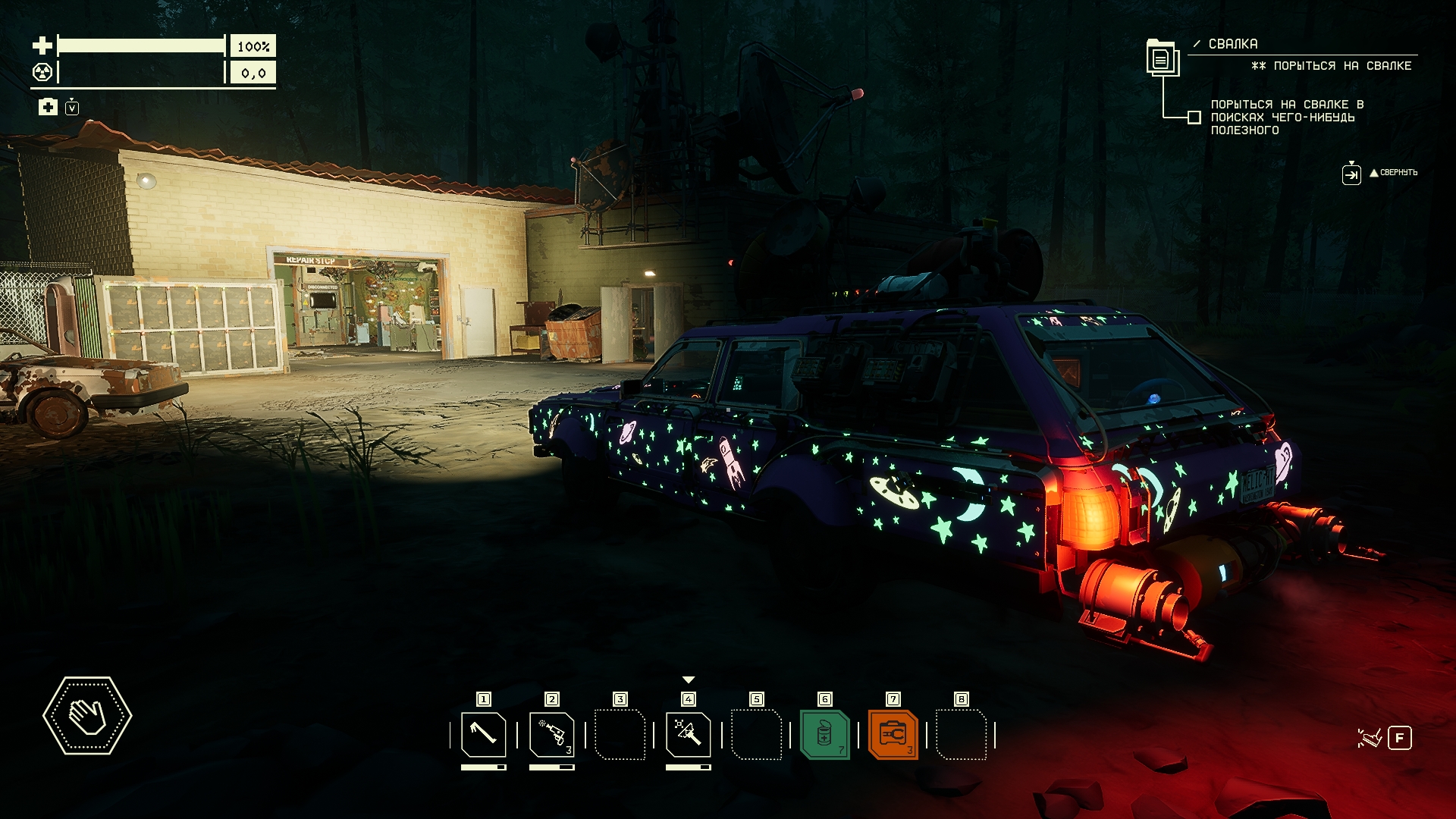Select the orange repair kit slot
This screenshot has height=819, width=1456.
(893, 734)
